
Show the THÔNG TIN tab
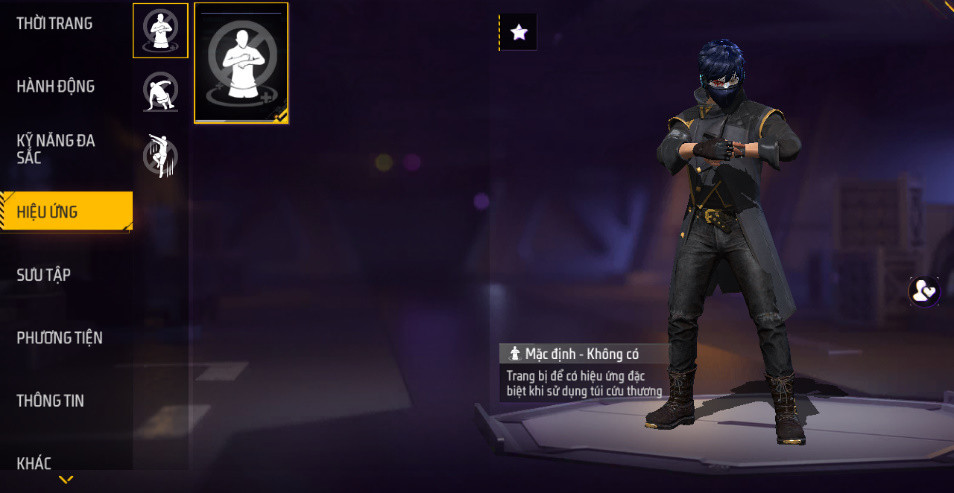pos(51,401)
